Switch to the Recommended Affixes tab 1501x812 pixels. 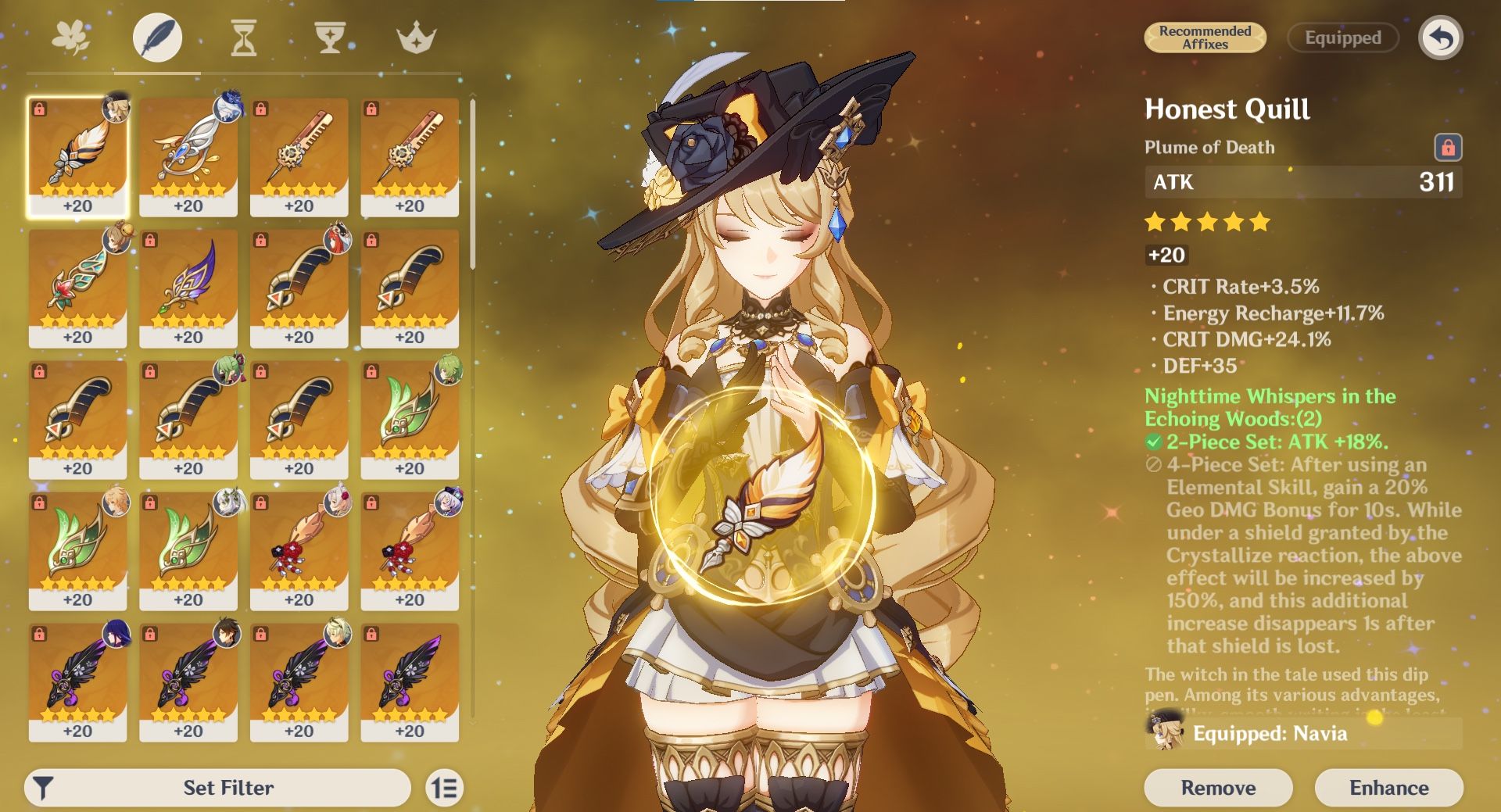[x=1205, y=38]
